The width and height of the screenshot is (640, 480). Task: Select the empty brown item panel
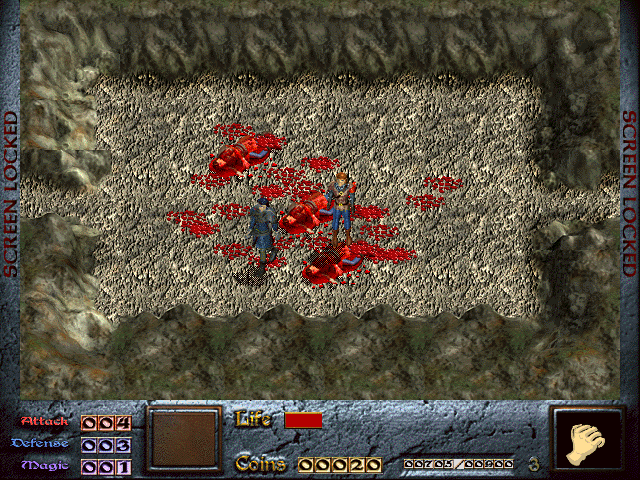tap(183, 439)
